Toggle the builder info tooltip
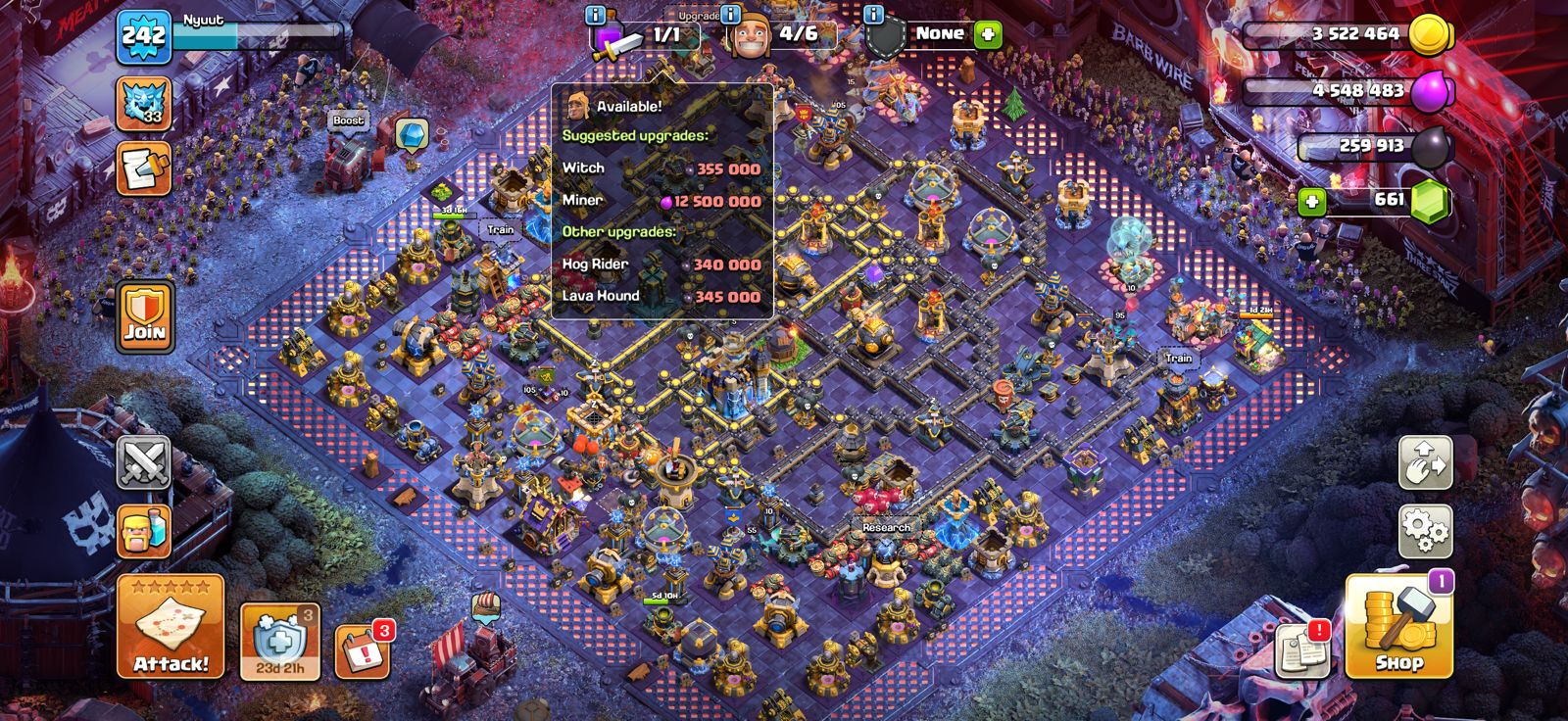Screen dimensions: 1568x721 (728, 17)
